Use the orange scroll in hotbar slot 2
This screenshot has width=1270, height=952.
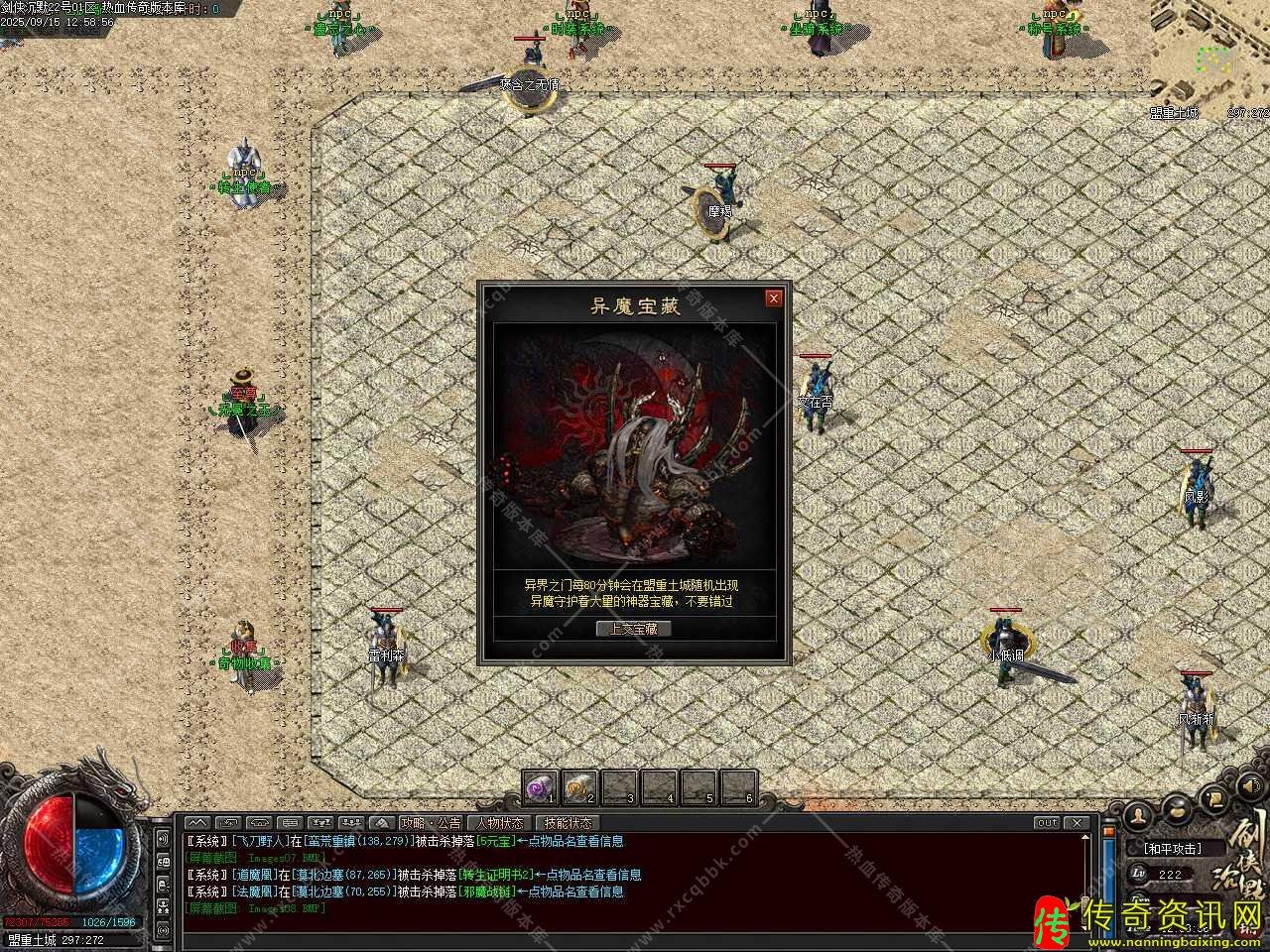point(579,787)
